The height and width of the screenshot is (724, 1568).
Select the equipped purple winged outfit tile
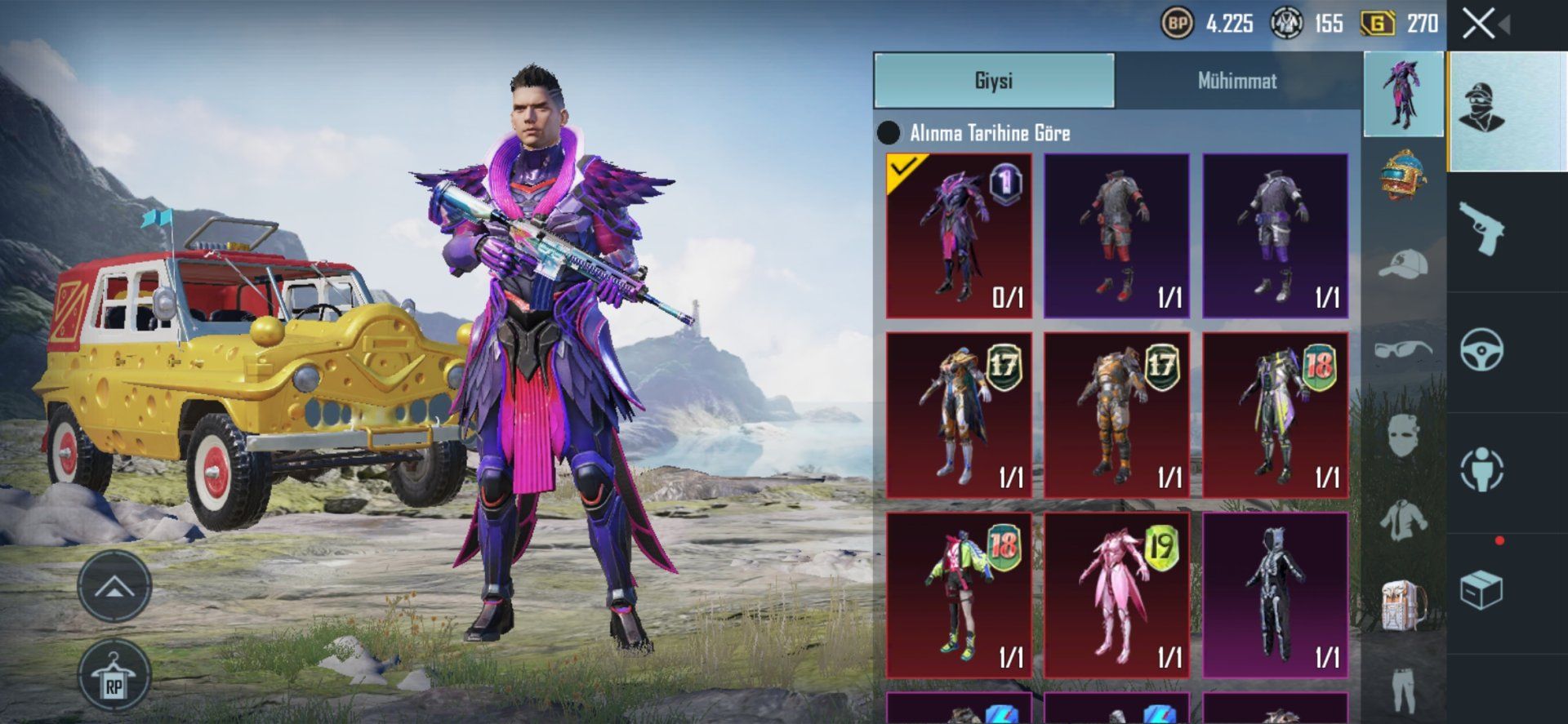[959, 236]
